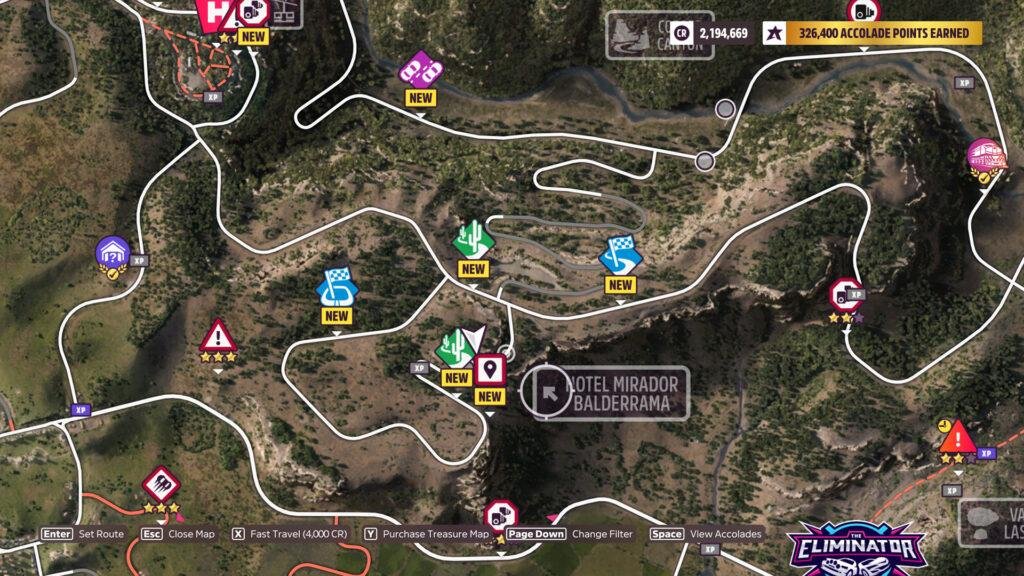Open the Trailblazer marker with three stars
This screenshot has width=1024, height=576.
[x=160, y=485]
